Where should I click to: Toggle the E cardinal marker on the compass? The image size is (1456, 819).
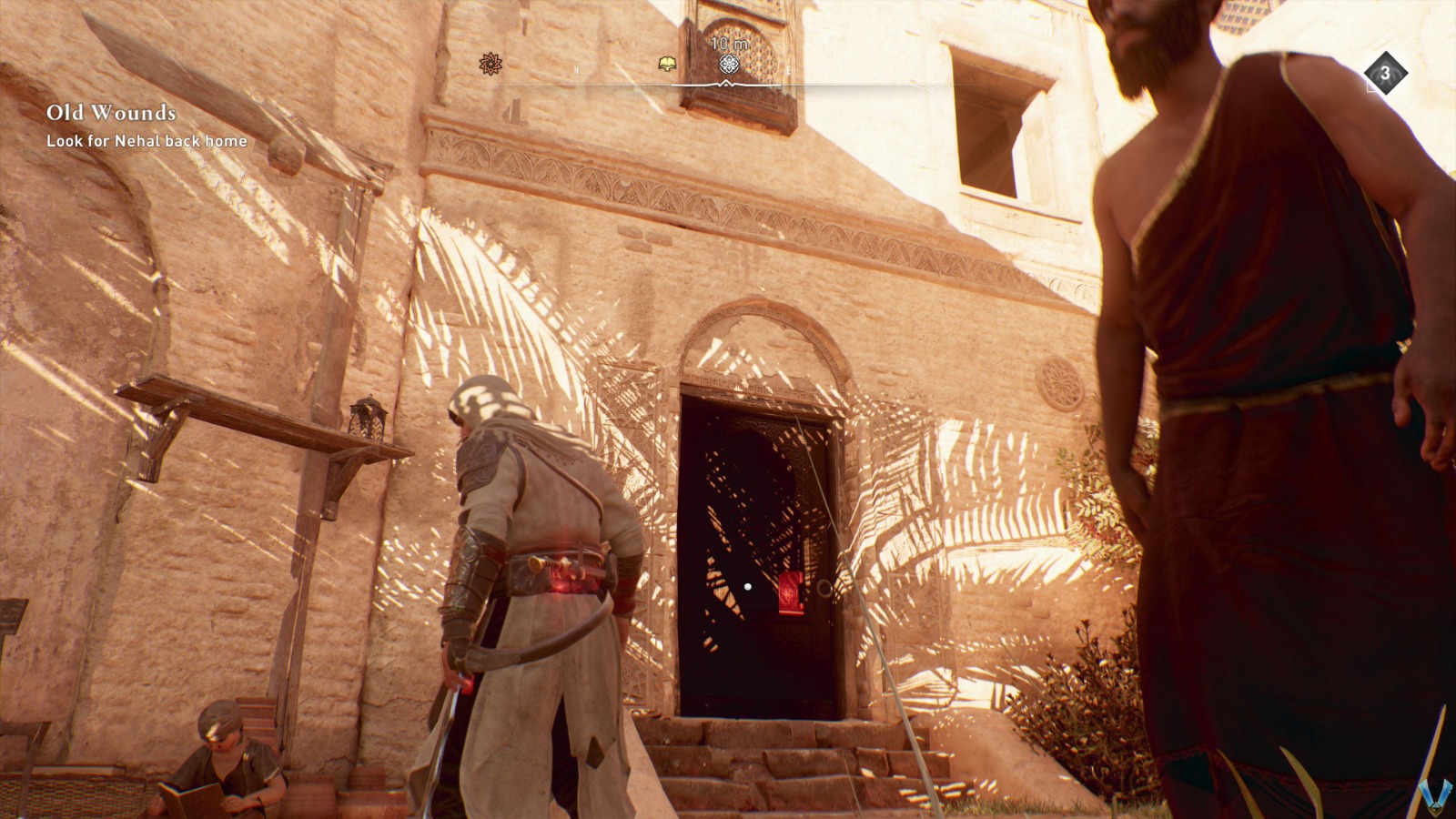coord(788,69)
